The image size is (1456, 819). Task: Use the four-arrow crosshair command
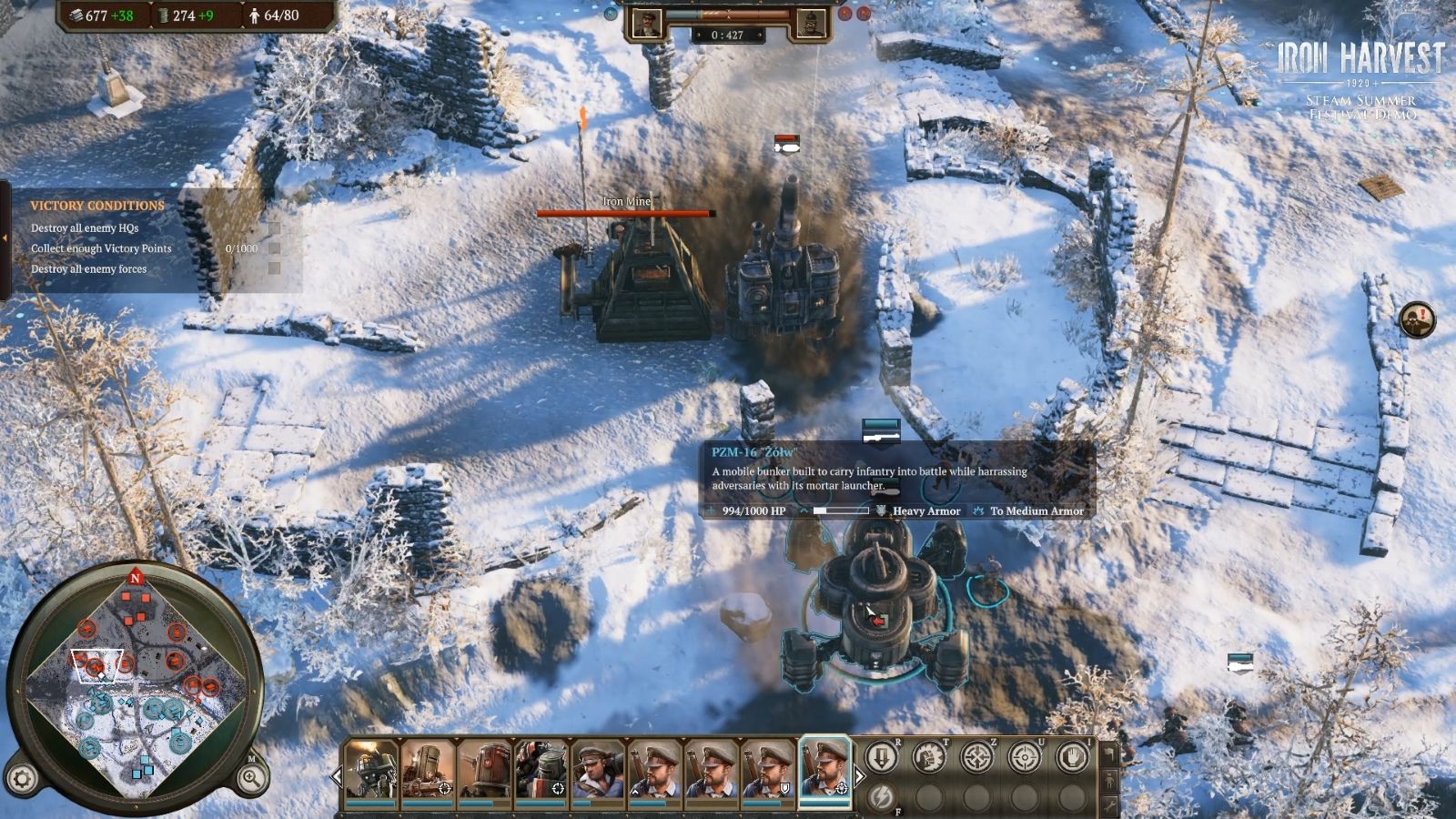[x=976, y=757]
